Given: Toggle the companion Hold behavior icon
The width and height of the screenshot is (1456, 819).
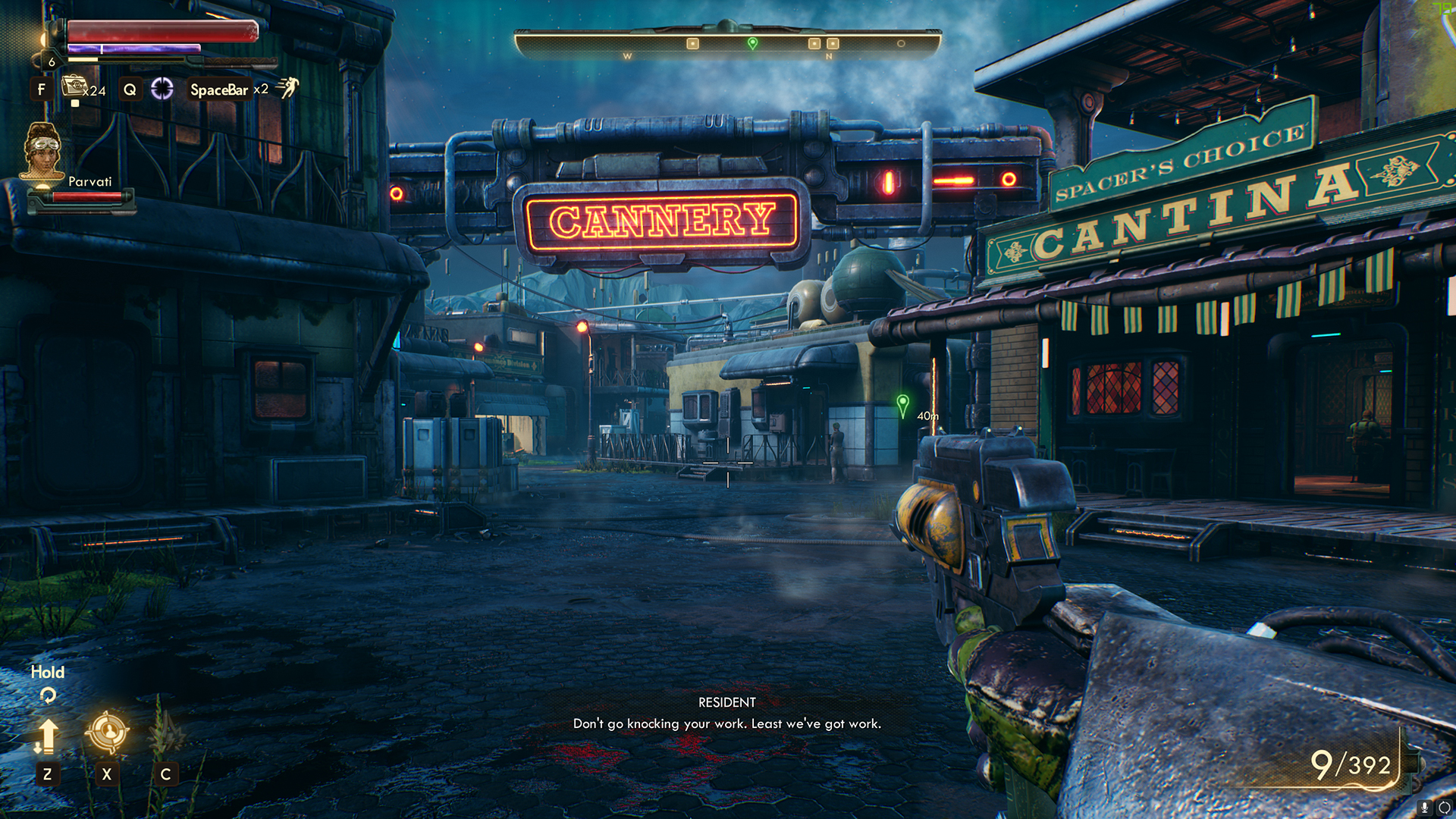Looking at the screenshot, I should [48, 695].
